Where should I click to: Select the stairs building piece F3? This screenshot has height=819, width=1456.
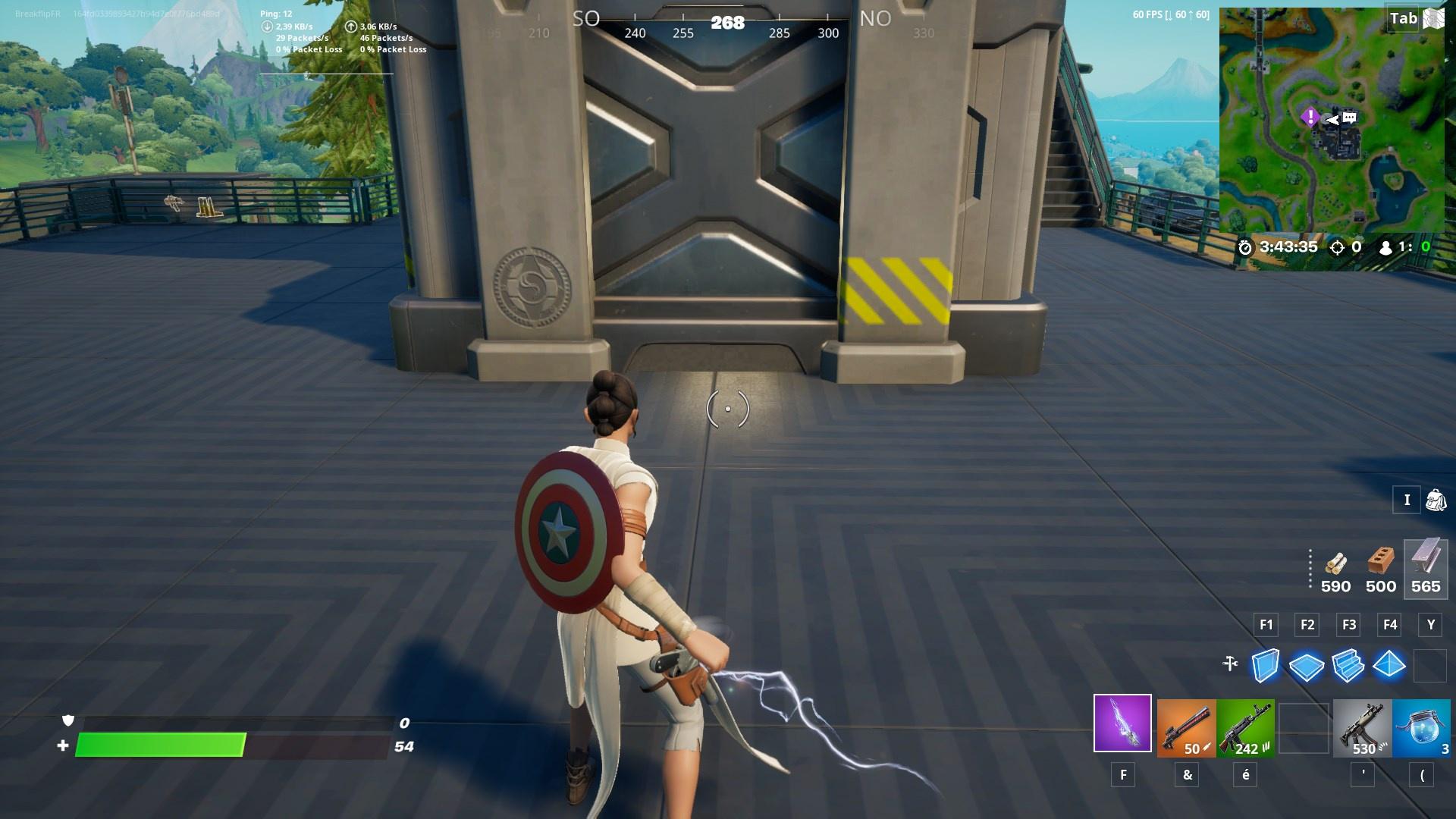pyautogui.click(x=1348, y=667)
